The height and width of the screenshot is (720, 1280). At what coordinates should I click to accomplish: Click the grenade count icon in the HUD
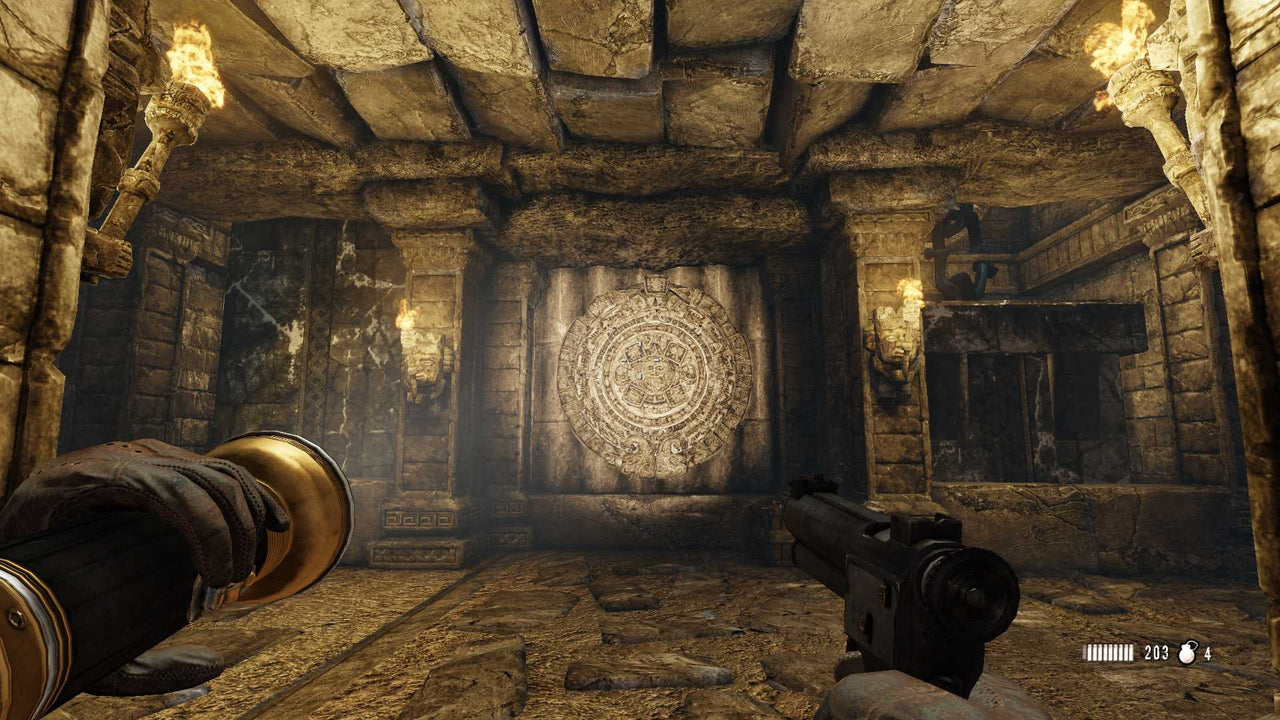point(1187,653)
